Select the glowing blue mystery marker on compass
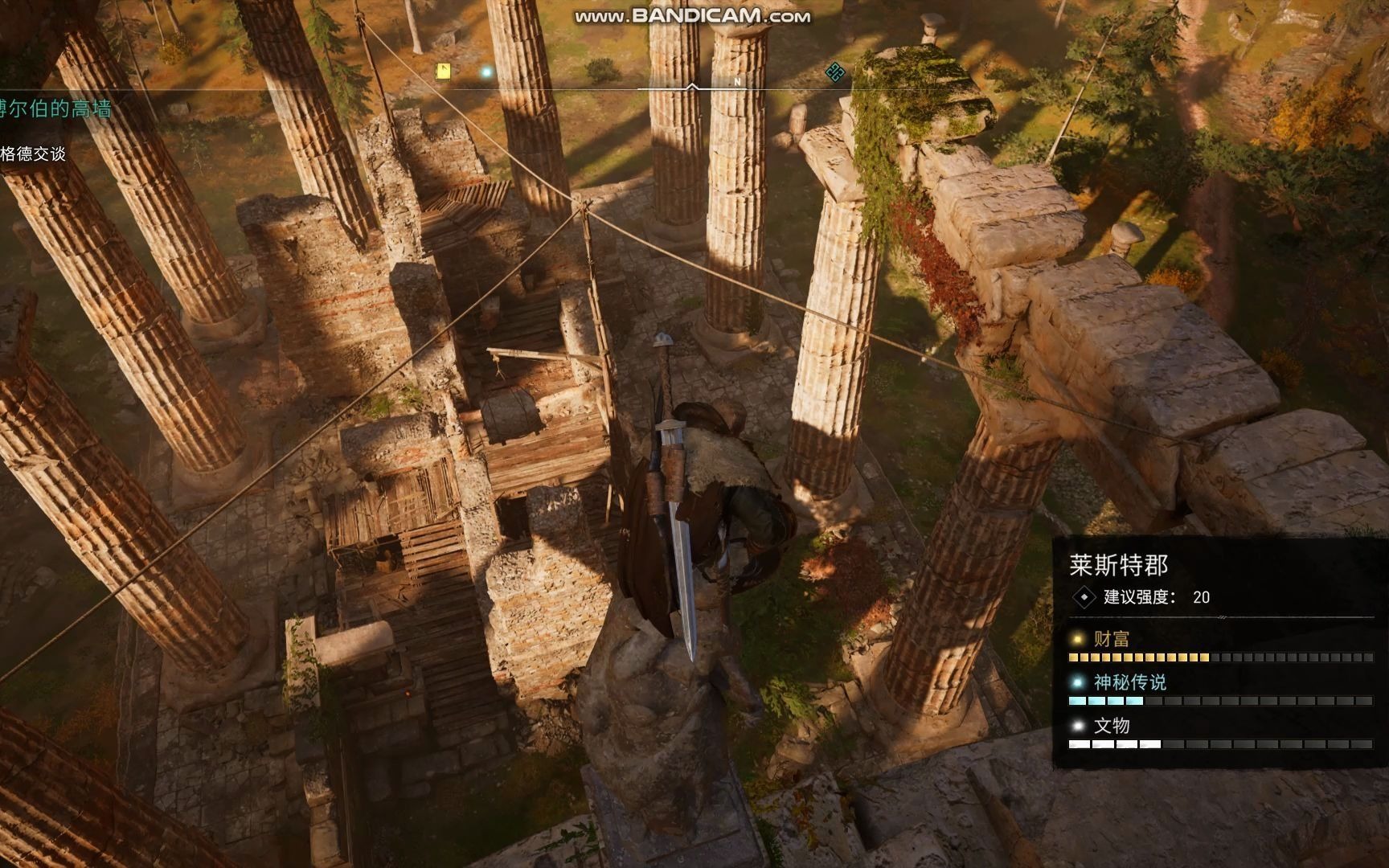 pyautogui.click(x=486, y=72)
